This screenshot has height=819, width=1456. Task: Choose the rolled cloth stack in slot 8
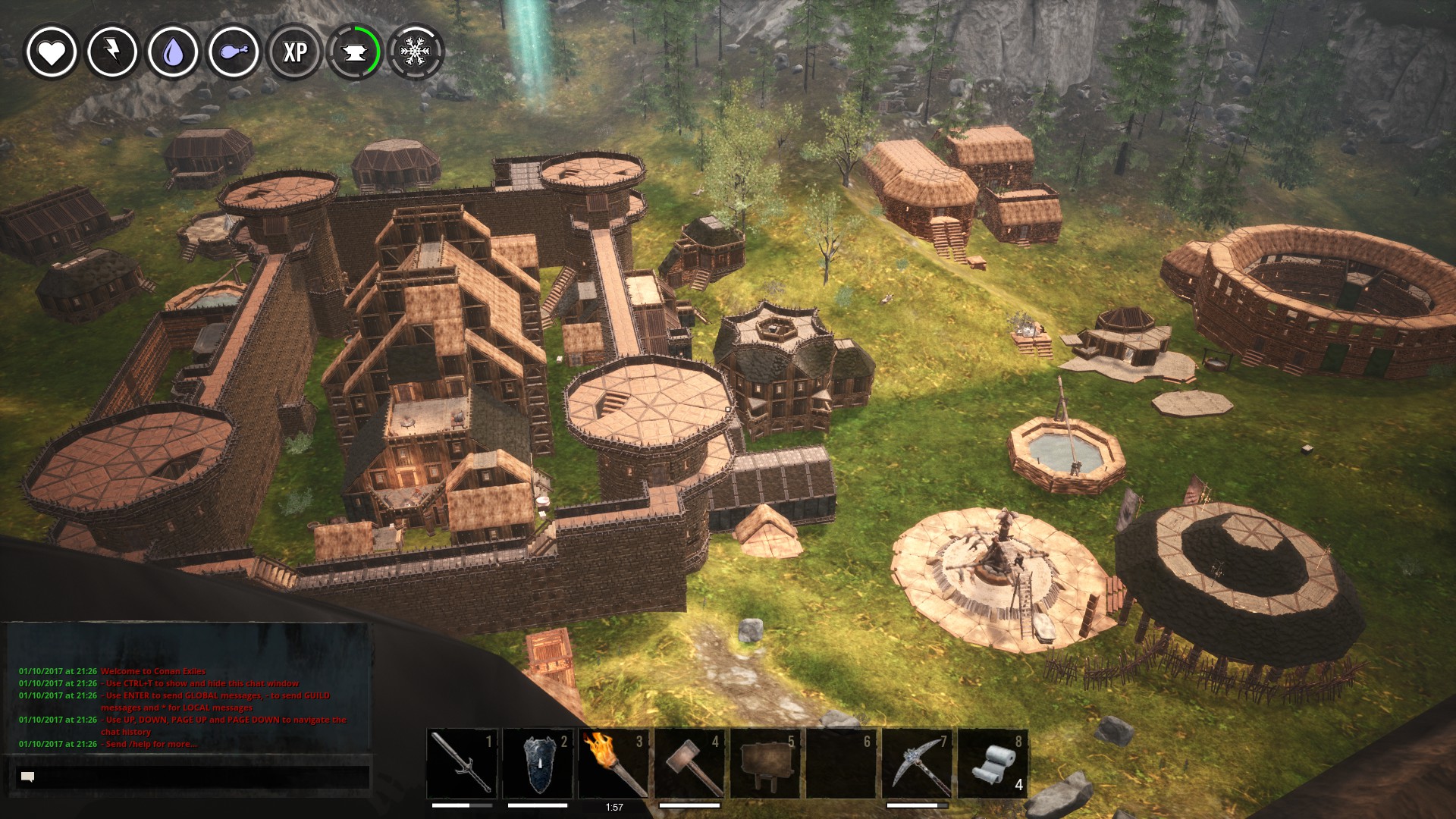(993, 763)
